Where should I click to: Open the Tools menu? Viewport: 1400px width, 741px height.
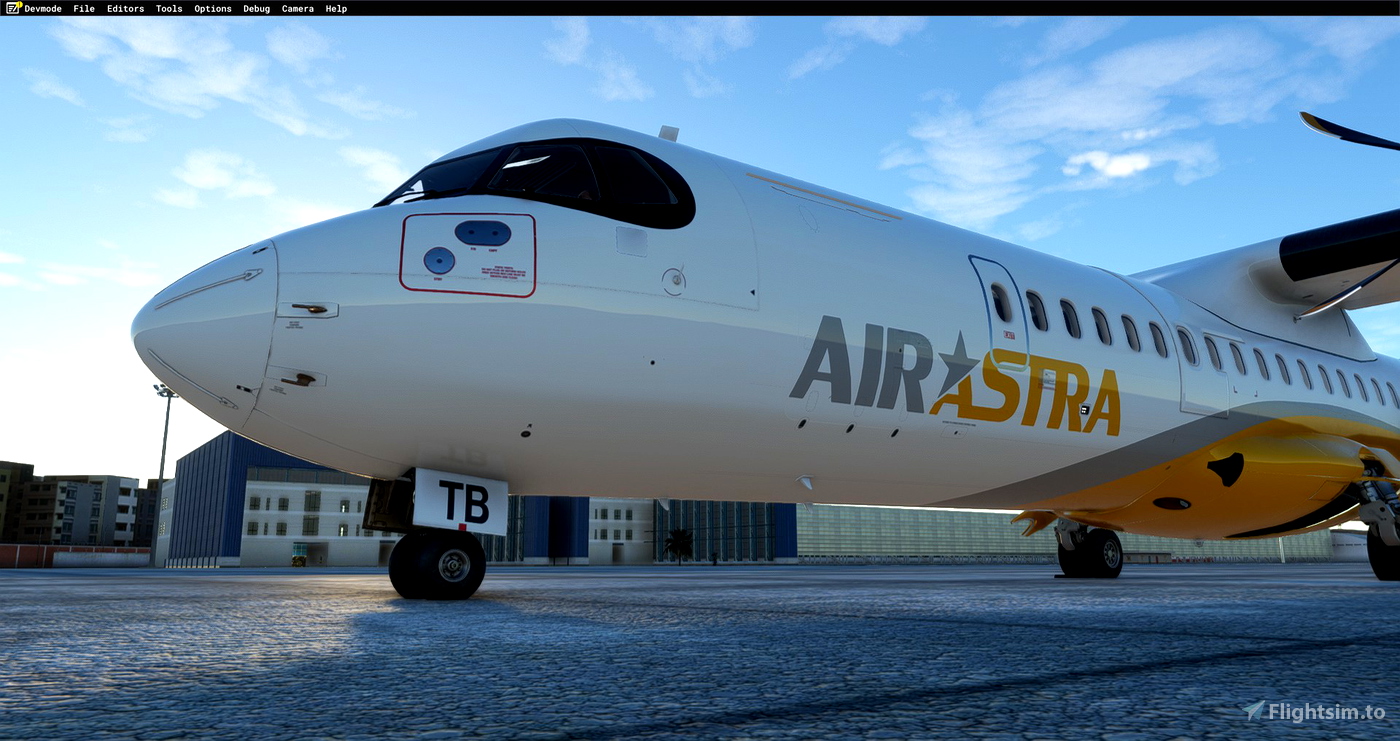click(168, 8)
